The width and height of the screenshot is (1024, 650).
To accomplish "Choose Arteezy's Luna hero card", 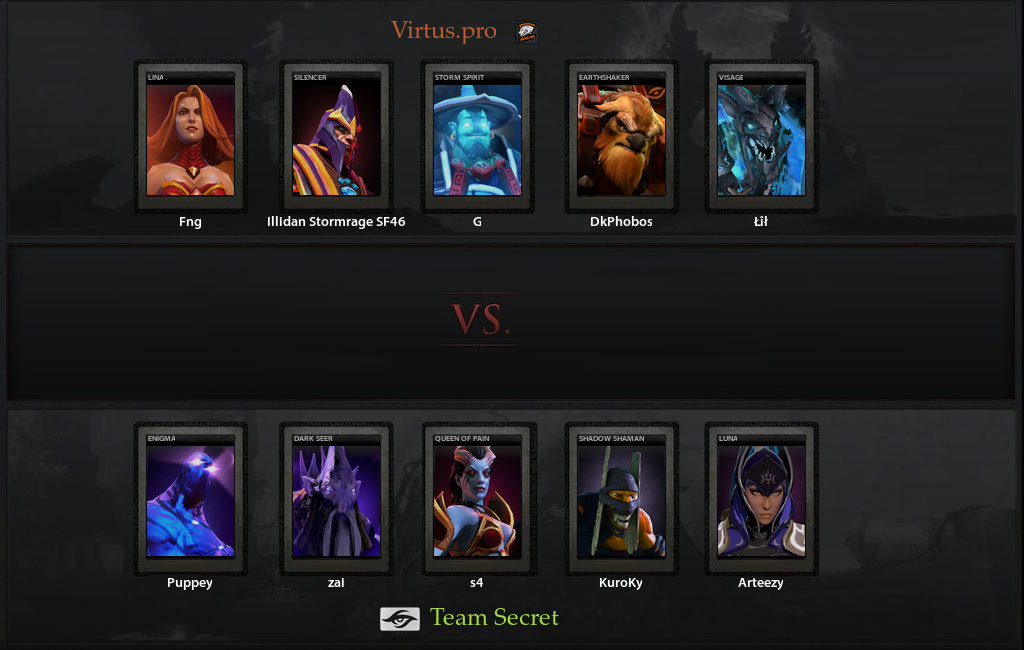I will 761,500.
